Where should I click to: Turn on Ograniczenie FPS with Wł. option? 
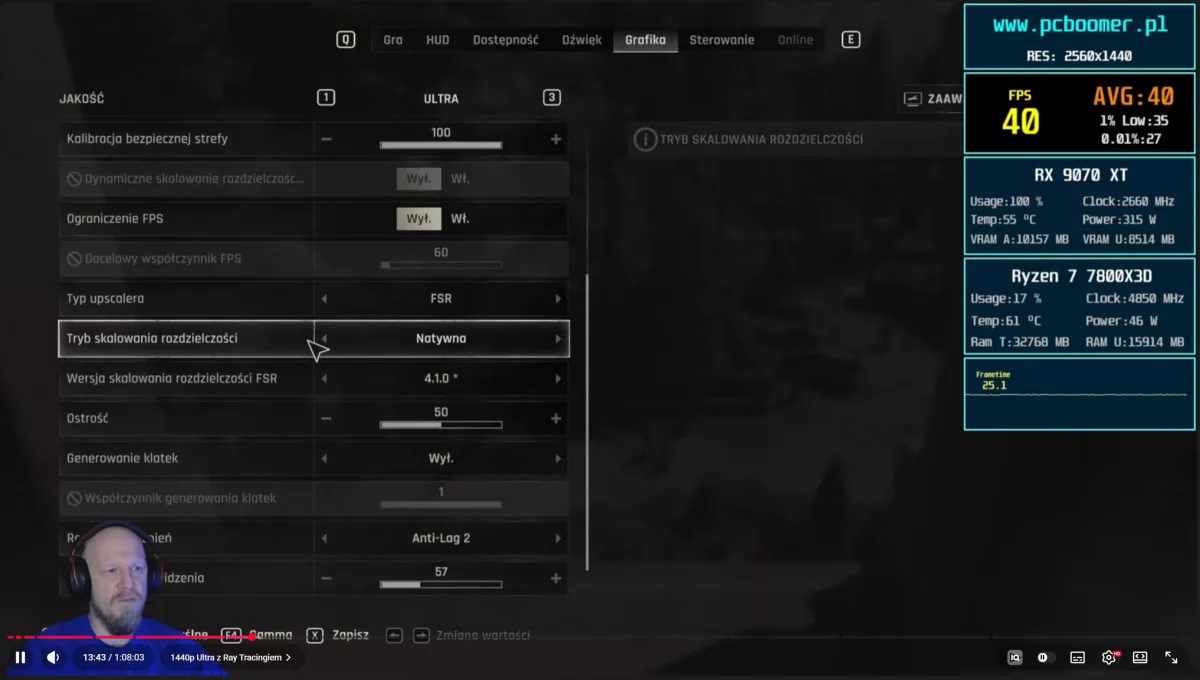(460, 219)
